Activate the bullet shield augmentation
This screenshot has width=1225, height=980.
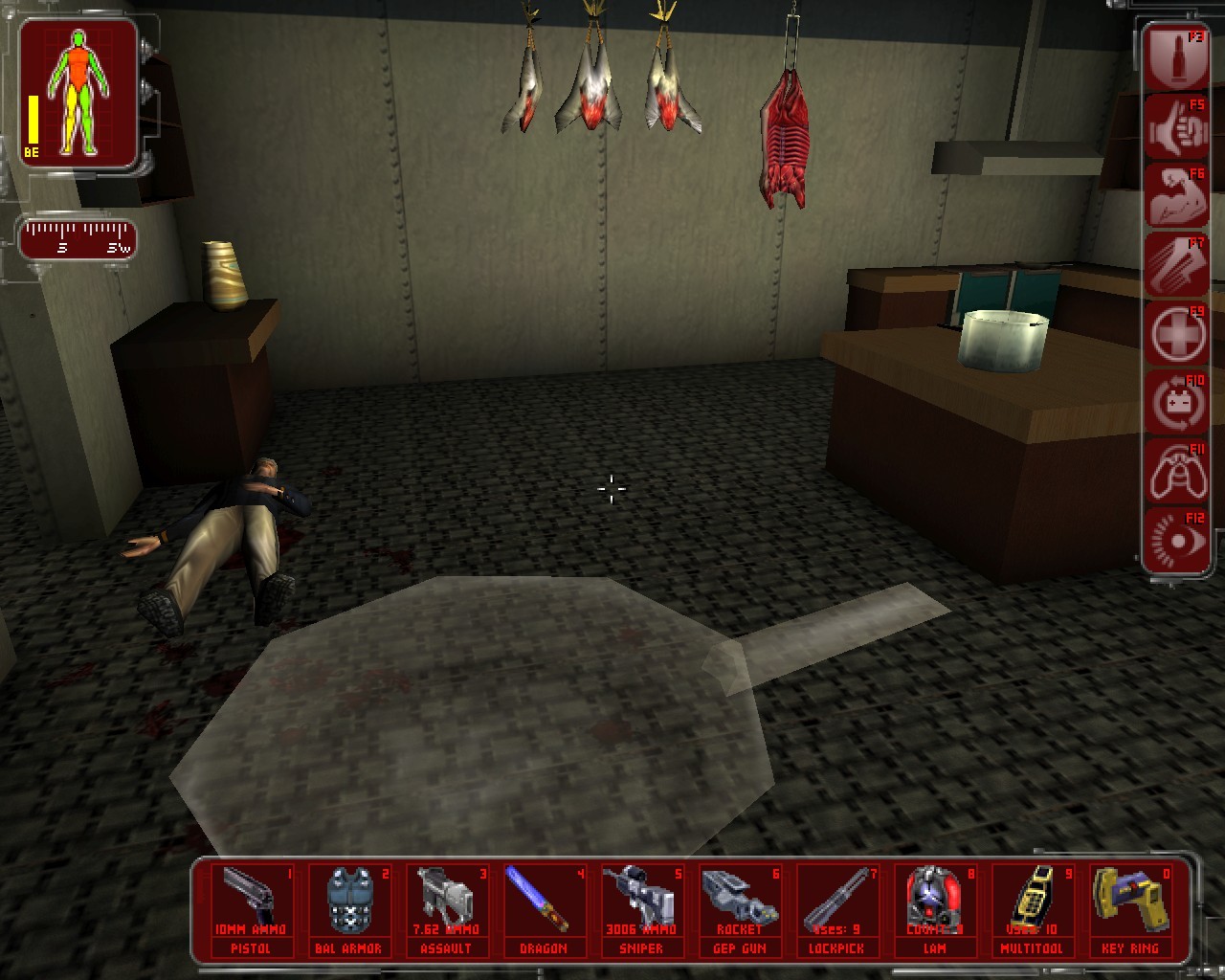click(1176, 59)
